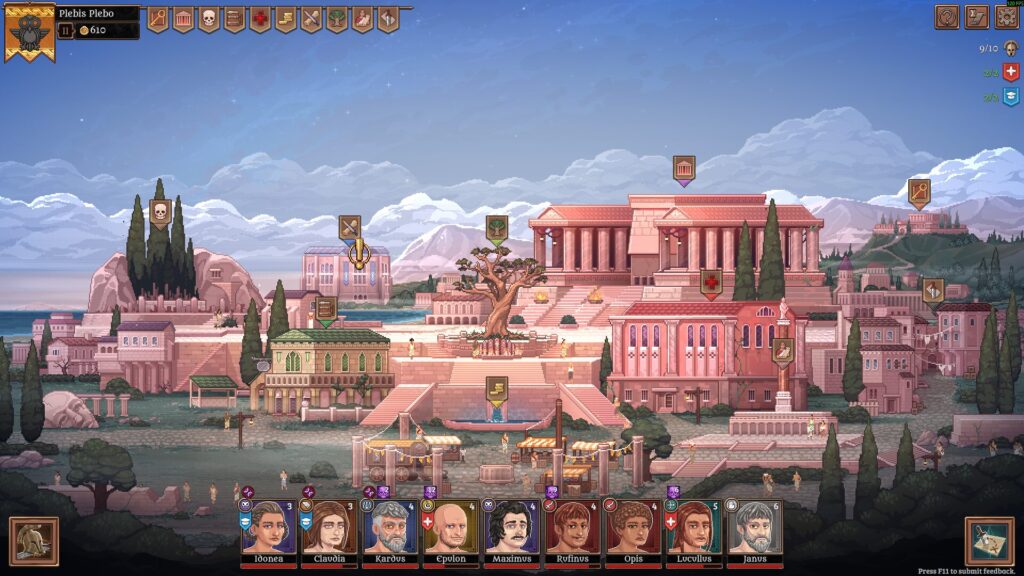Select gladiator Idonea's portrait

coord(267,527)
